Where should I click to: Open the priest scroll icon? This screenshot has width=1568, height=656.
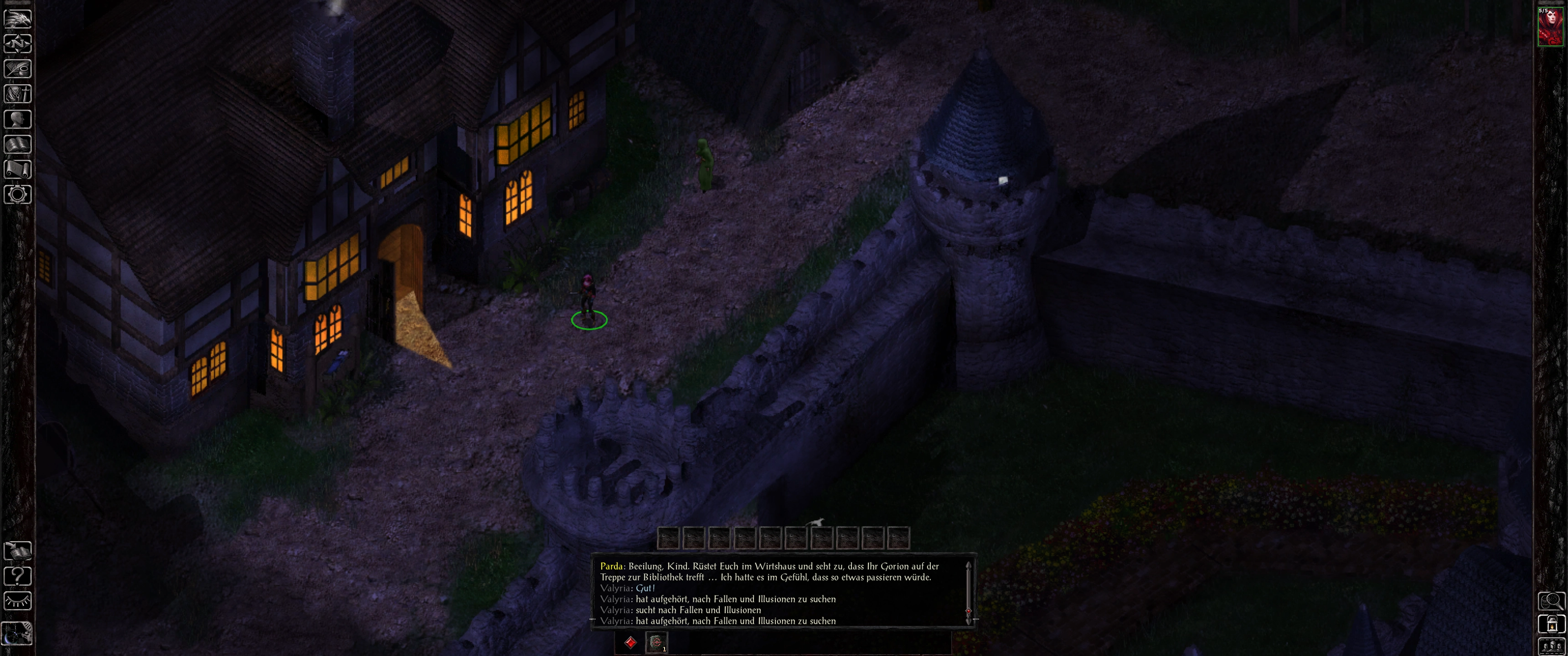18,169
